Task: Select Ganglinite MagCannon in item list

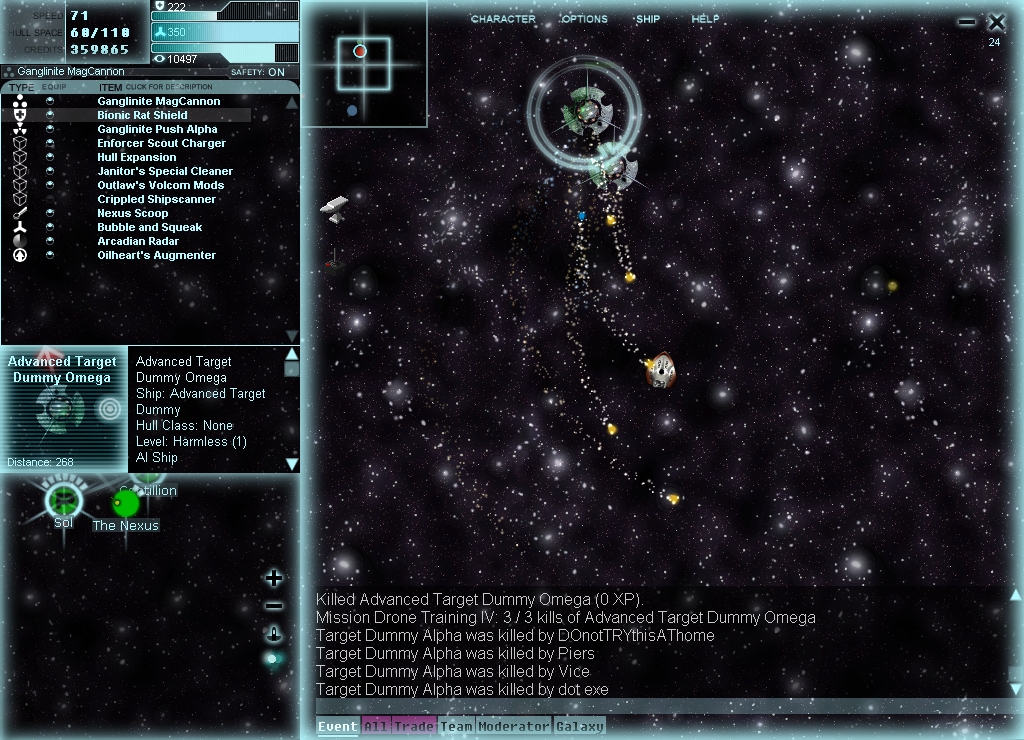Action: point(158,101)
